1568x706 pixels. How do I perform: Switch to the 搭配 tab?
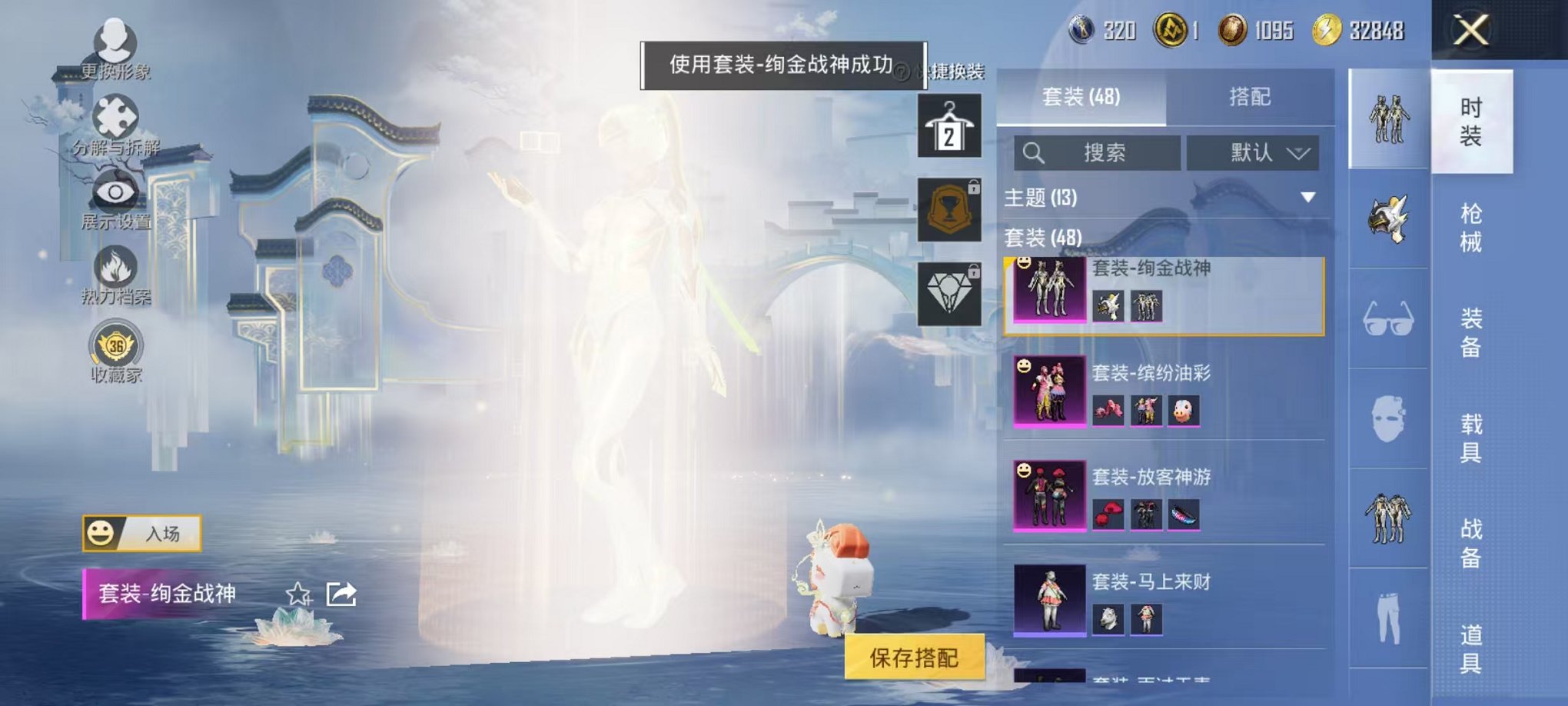pyautogui.click(x=1250, y=96)
